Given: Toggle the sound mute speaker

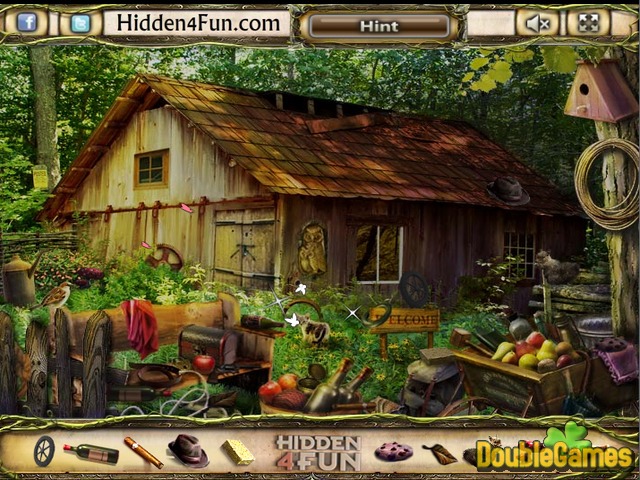Looking at the screenshot, I should click(538, 23).
